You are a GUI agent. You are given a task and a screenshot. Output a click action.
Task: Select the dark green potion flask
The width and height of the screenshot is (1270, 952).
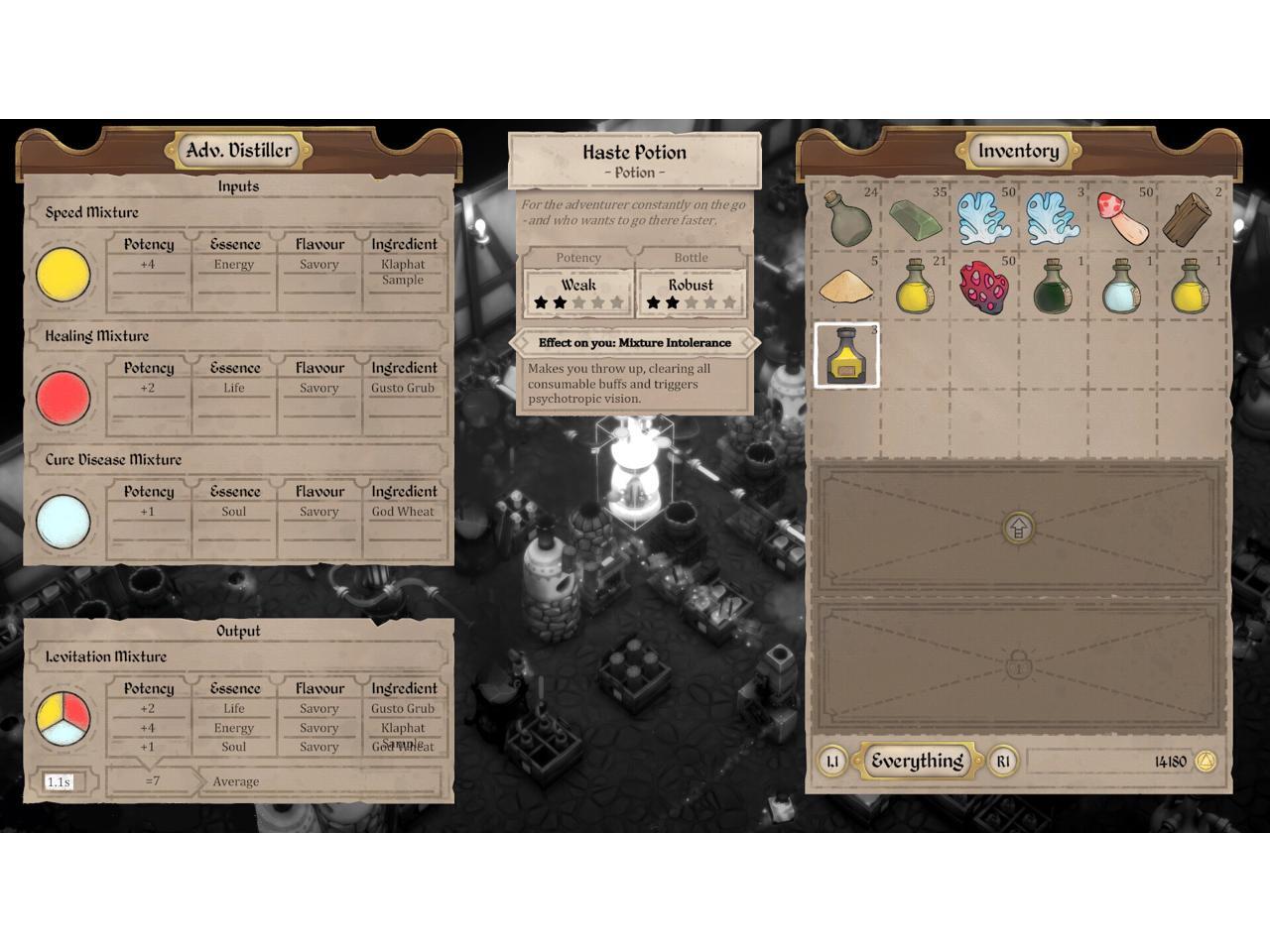coord(1053,287)
